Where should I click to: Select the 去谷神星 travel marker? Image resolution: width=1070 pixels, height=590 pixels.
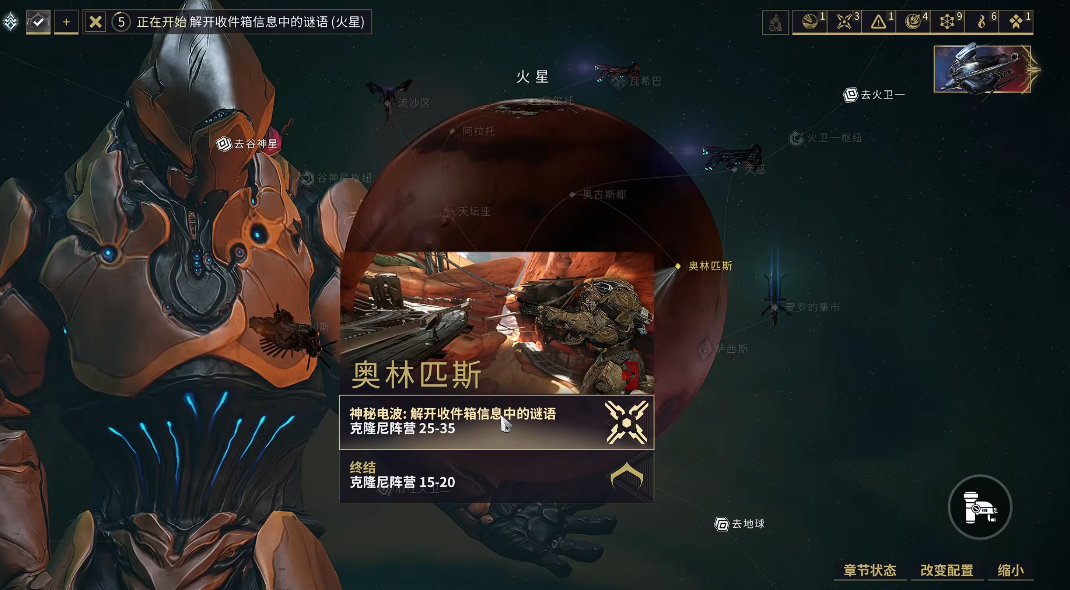[245, 143]
